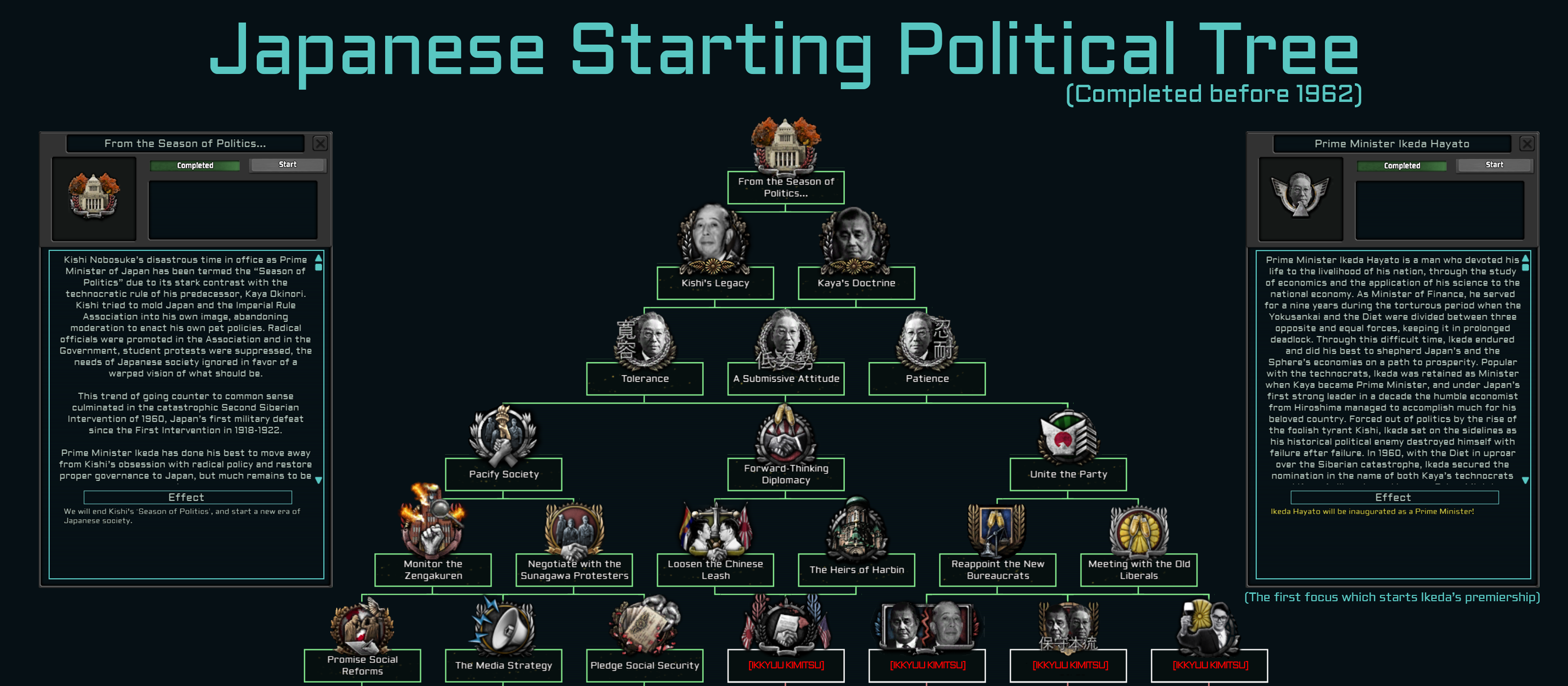Toggle Completed status on the Ikeda Hayato panel
Screen dimensions: 1568x686
click(1402, 165)
